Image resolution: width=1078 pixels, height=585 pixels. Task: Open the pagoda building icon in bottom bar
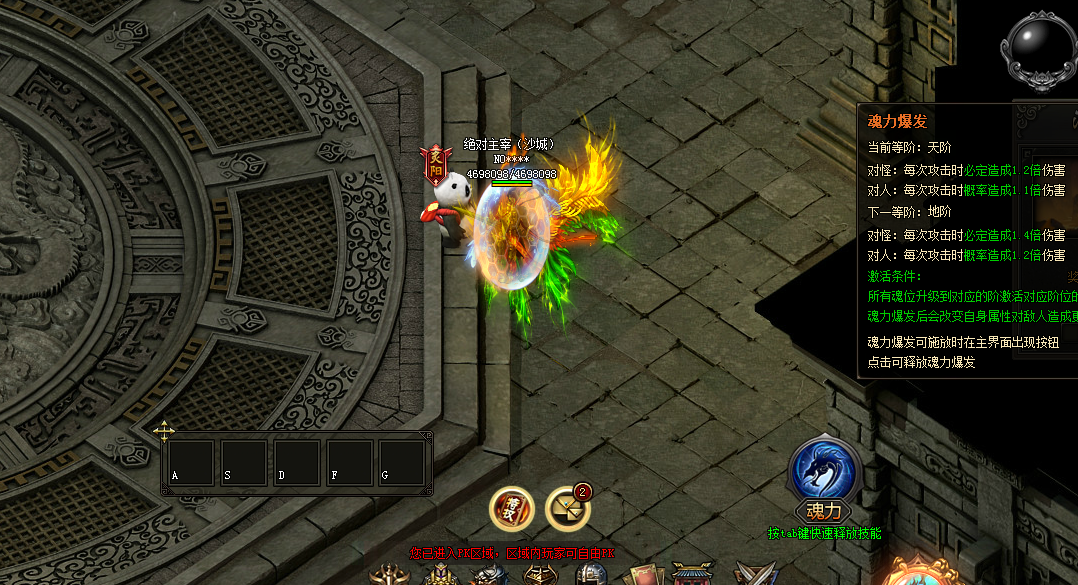click(692, 574)
